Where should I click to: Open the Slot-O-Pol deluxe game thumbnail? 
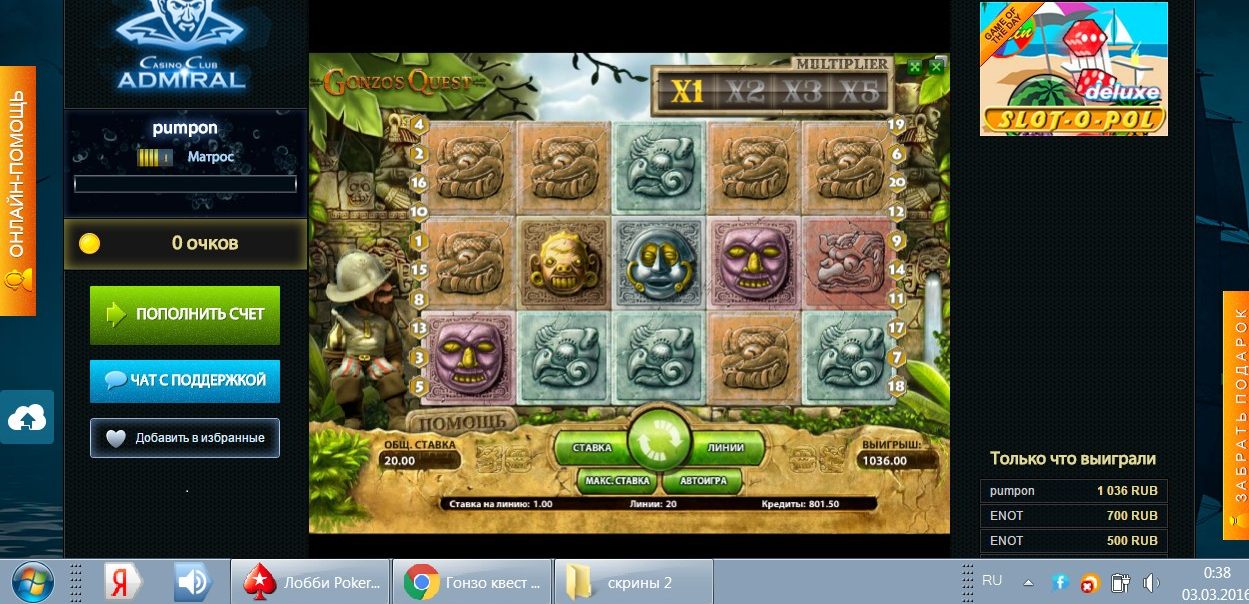[x=1073, y=69]
